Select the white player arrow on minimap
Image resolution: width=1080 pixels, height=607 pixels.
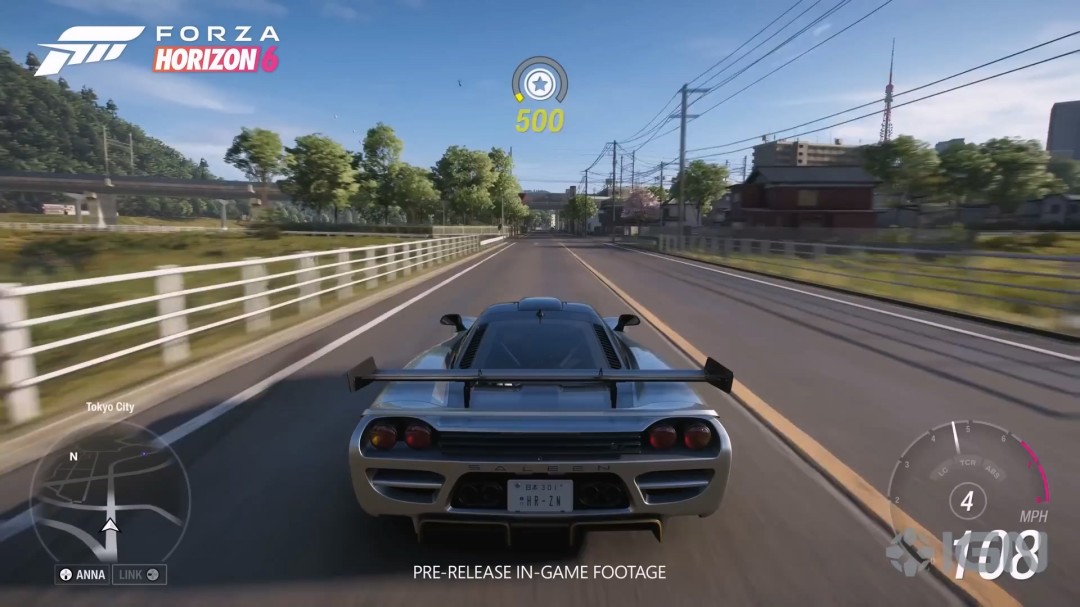tap(110, 524)
